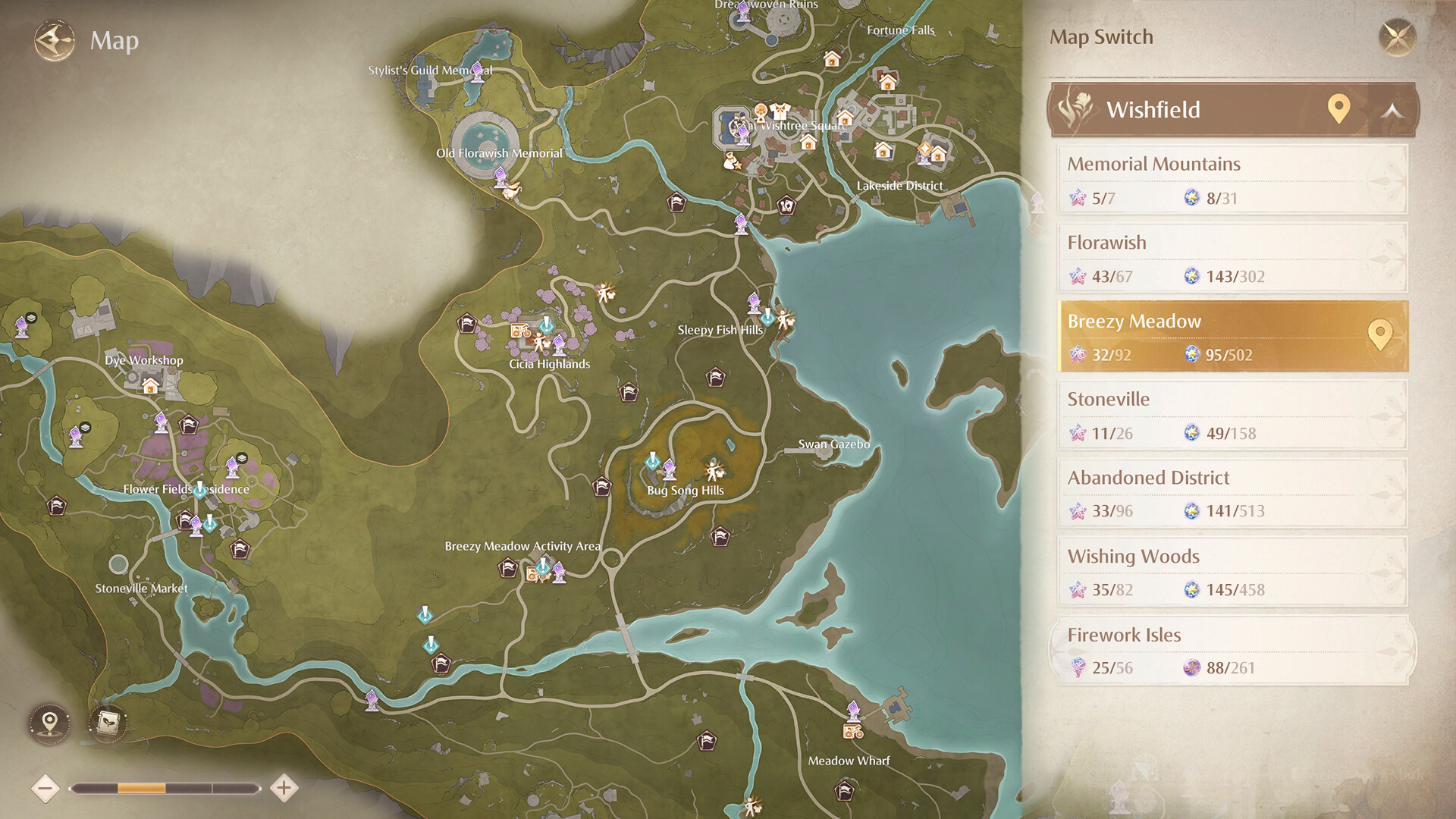Zoom out with the minus button
The image size is (1456, 819).
[48, 787]
